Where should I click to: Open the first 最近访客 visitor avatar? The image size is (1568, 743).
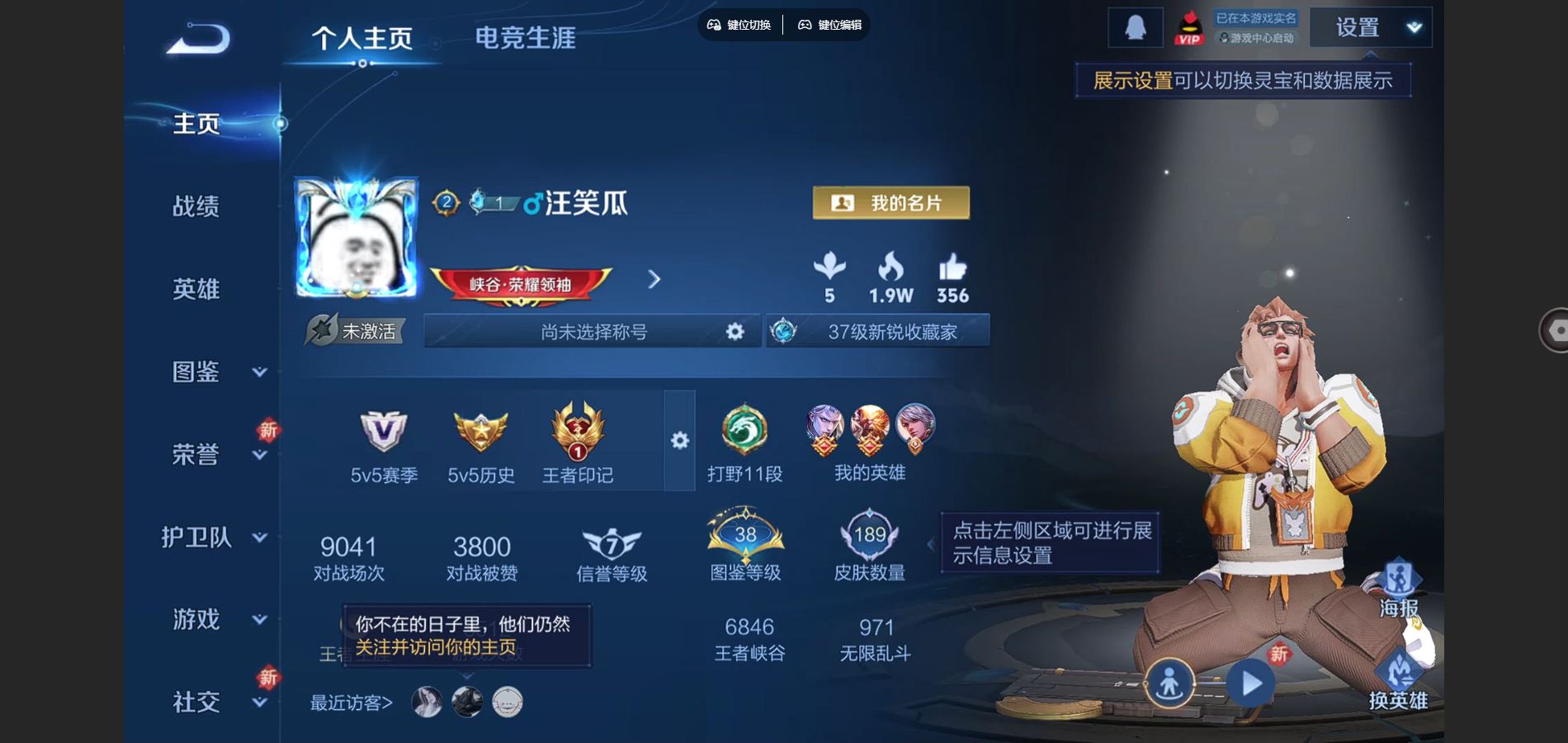pyautogui.click(x=425, y=703)
